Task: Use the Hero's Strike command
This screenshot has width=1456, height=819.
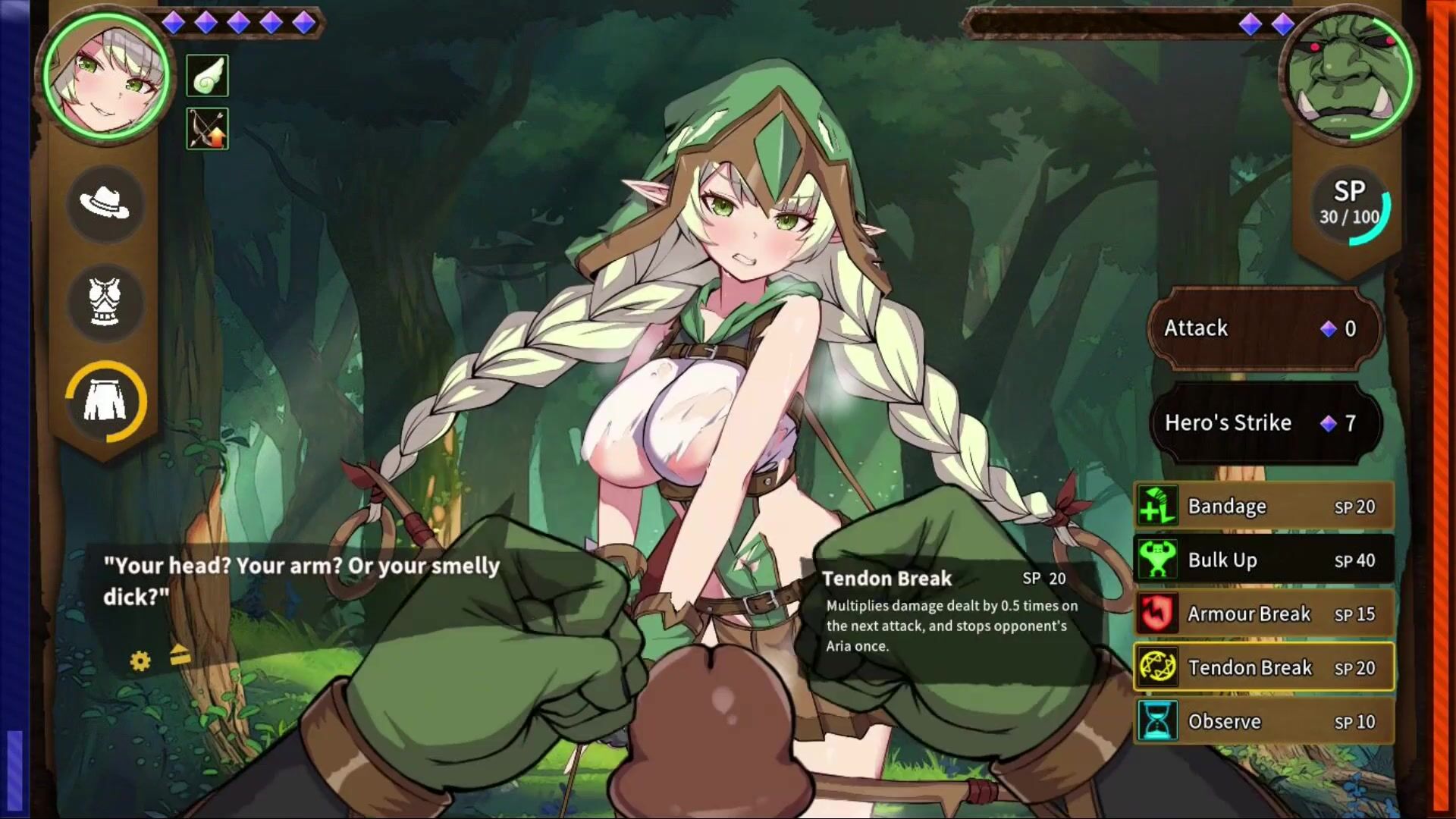Action: click(1262, 423)
